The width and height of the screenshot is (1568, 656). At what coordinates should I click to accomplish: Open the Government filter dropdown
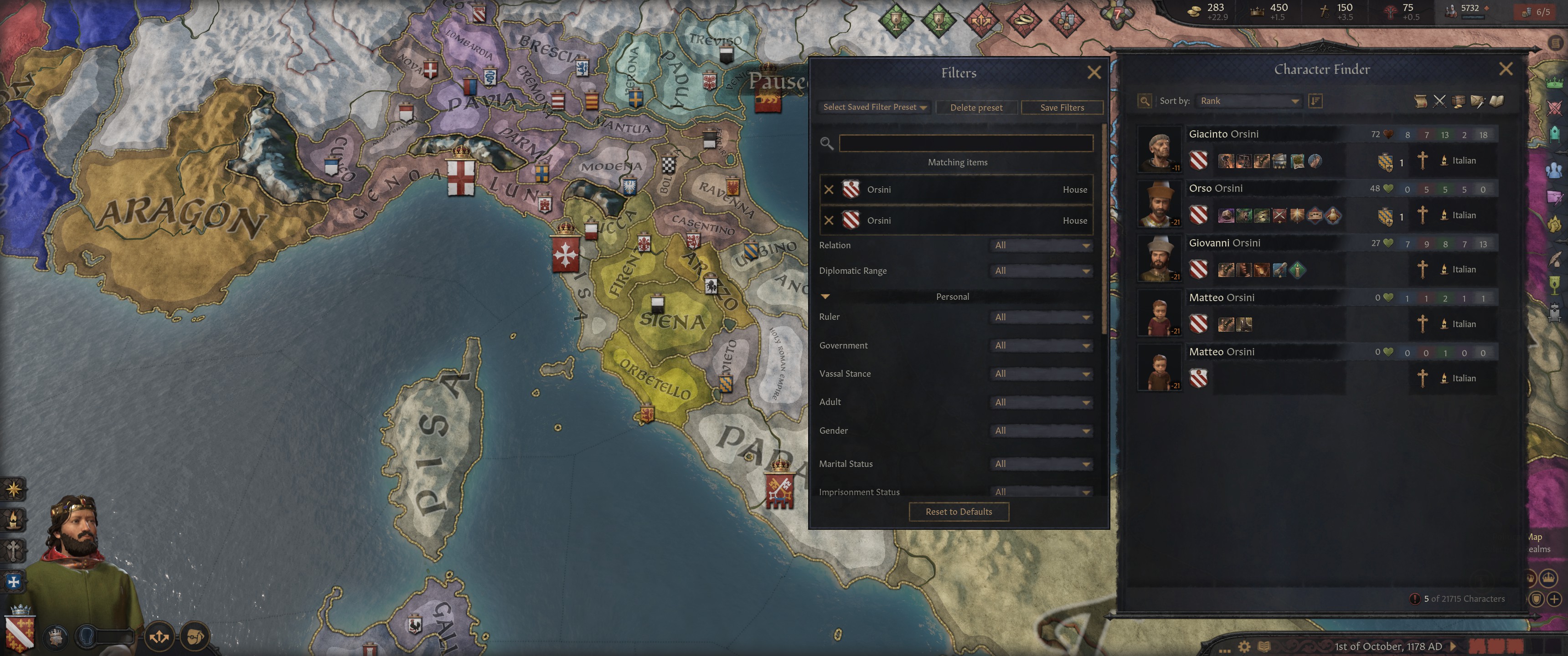coord(1042,345)
